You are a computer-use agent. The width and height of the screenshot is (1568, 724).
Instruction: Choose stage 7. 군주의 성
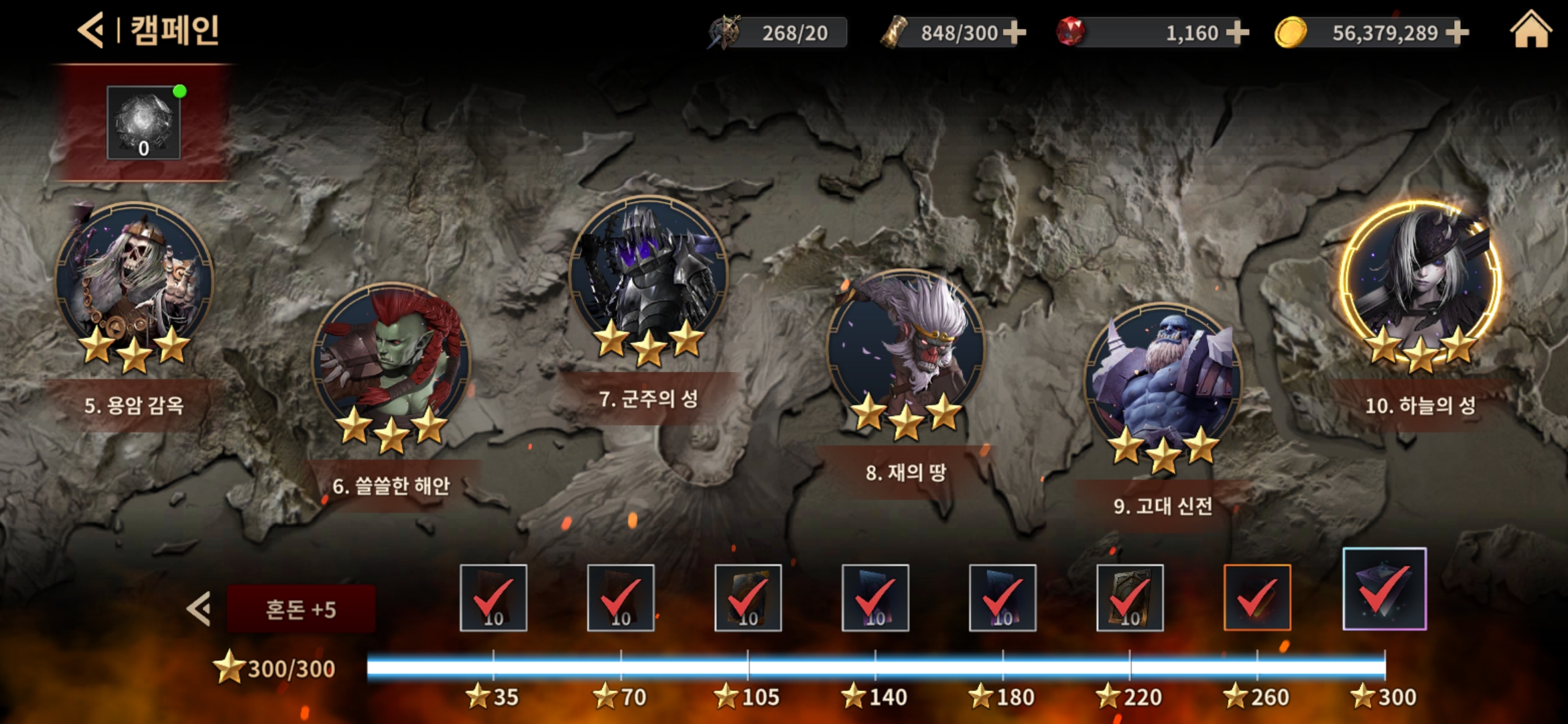(649, 275)
